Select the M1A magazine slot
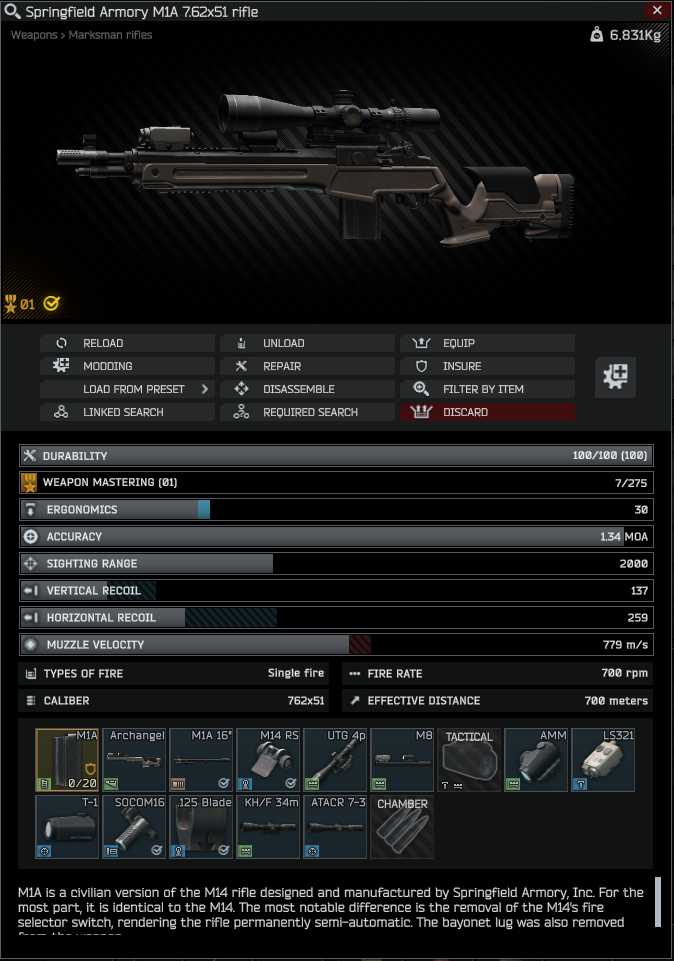Screen dimensions: 674x961 pos(67,760)
